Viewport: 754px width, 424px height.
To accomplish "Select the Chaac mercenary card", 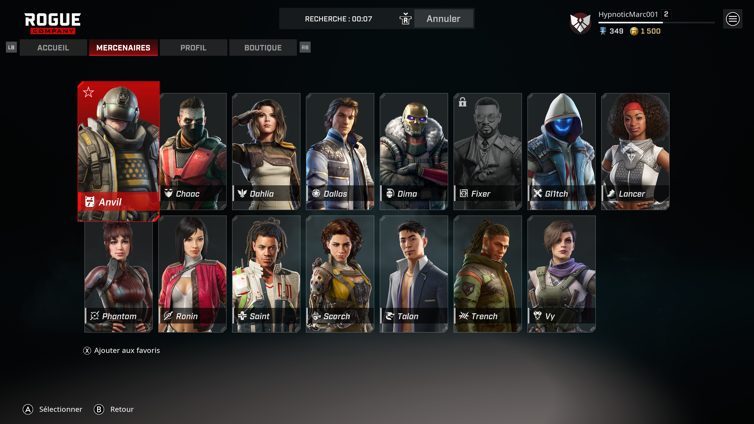I will tap(193, 150).
